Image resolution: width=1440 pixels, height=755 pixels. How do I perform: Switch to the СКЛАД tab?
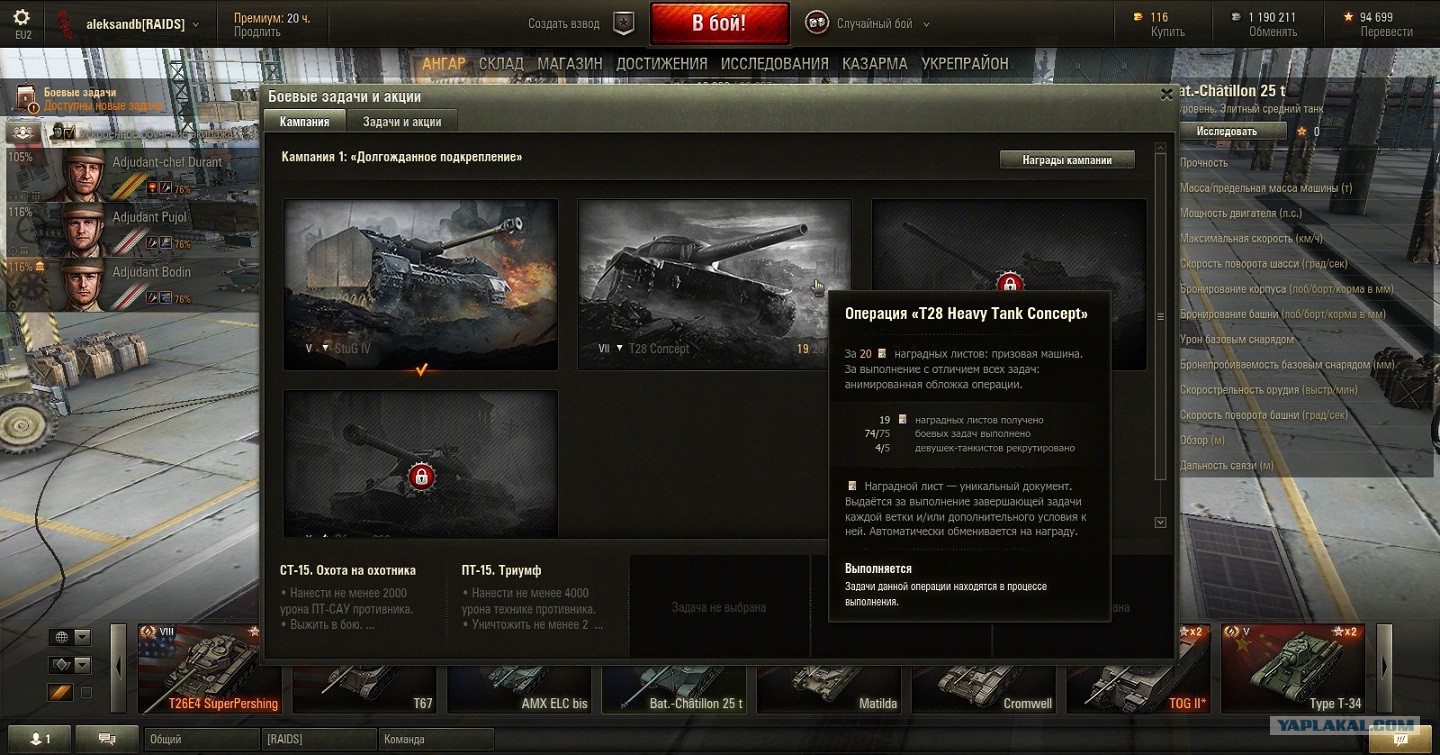(x=501, y=63)
